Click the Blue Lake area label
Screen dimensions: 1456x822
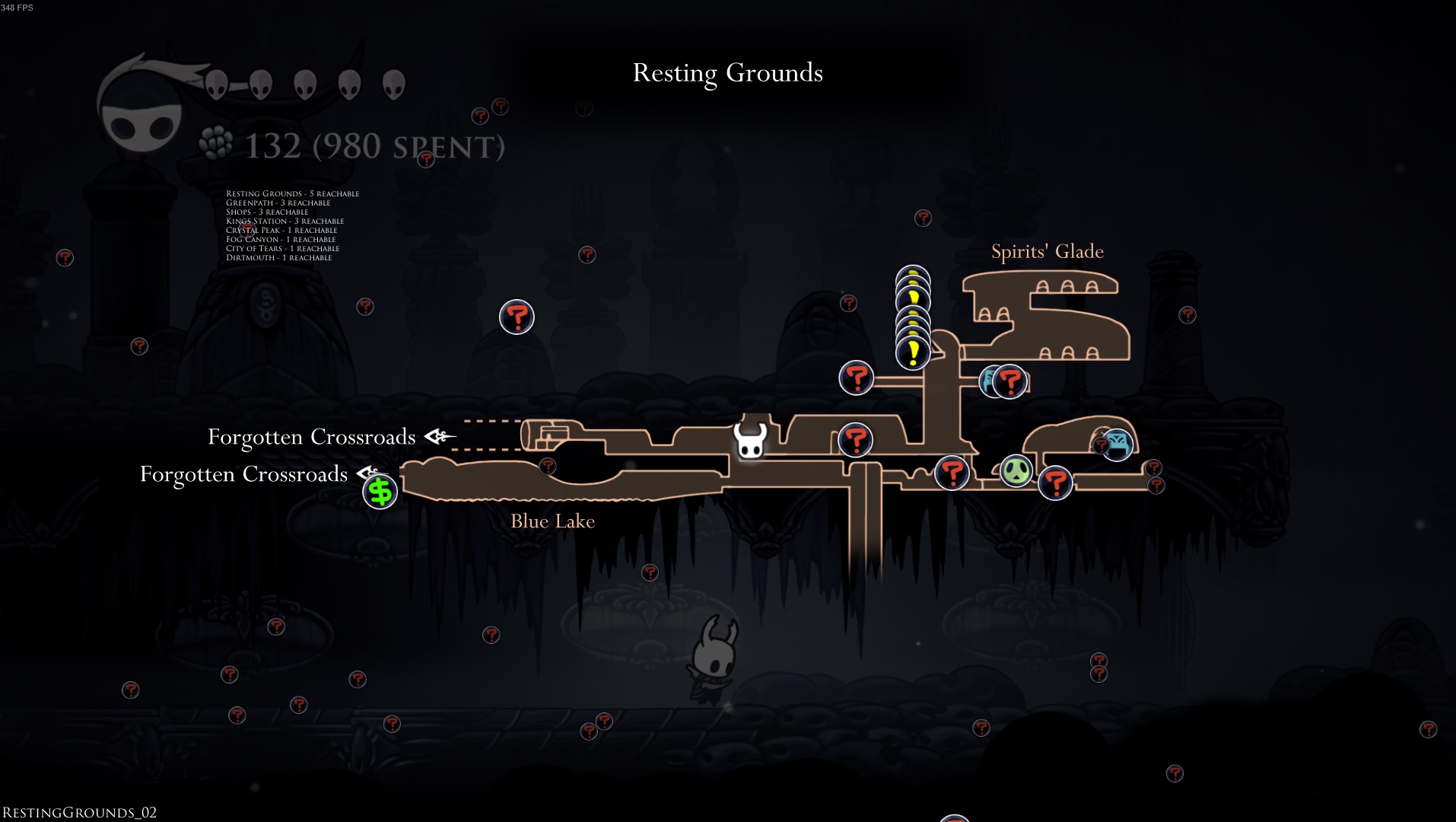552,521
